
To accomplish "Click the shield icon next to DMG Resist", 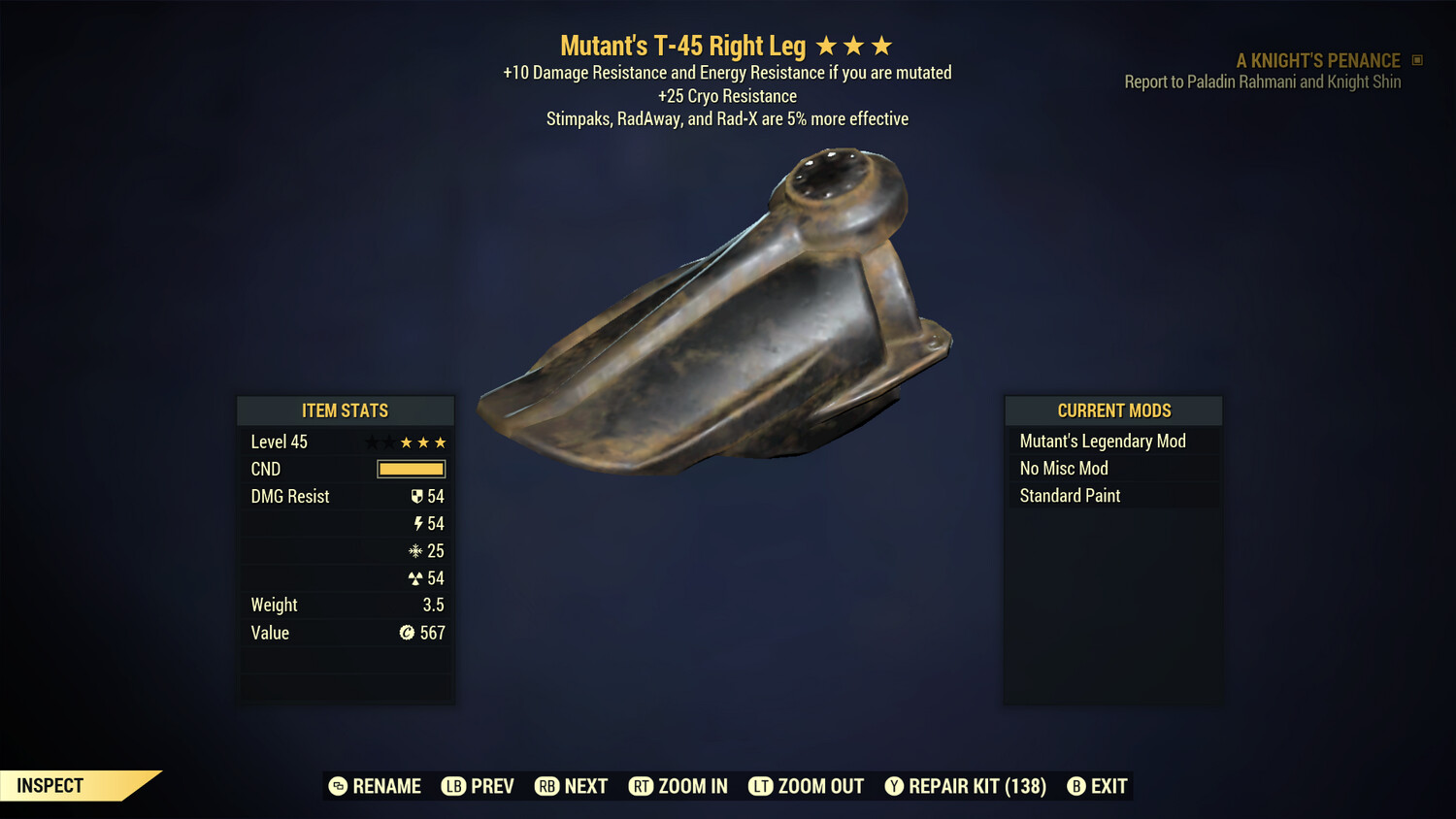I will point(417,496).
